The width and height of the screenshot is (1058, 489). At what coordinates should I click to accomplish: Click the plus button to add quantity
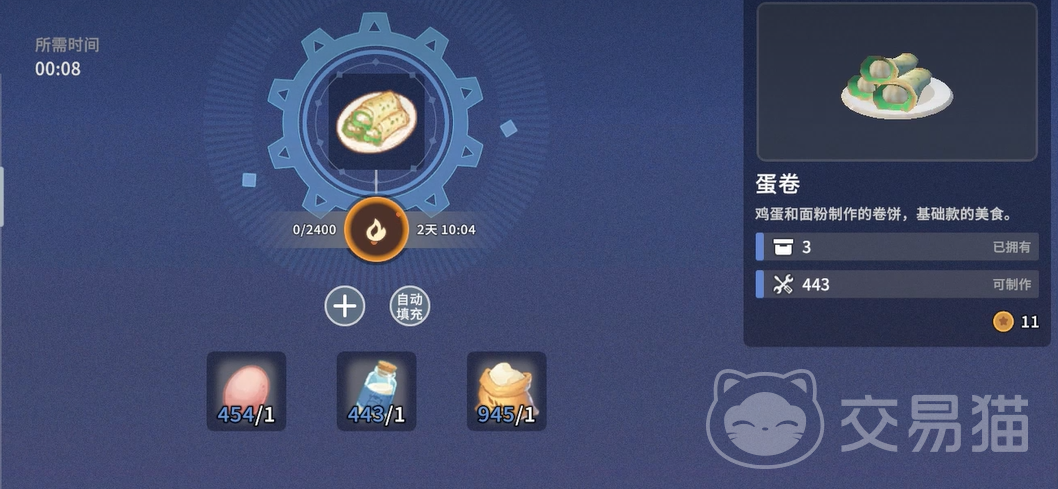point(345,306)
